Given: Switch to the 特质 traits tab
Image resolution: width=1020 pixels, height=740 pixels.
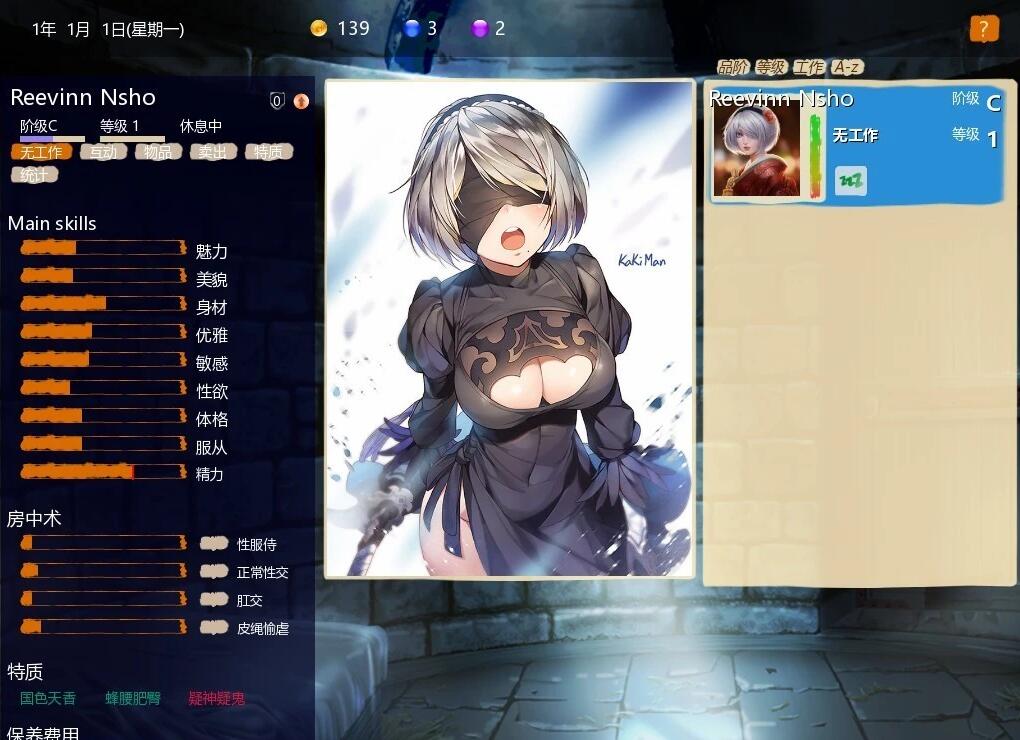Looking at the screenshot, I should click(x=268, y=152).
